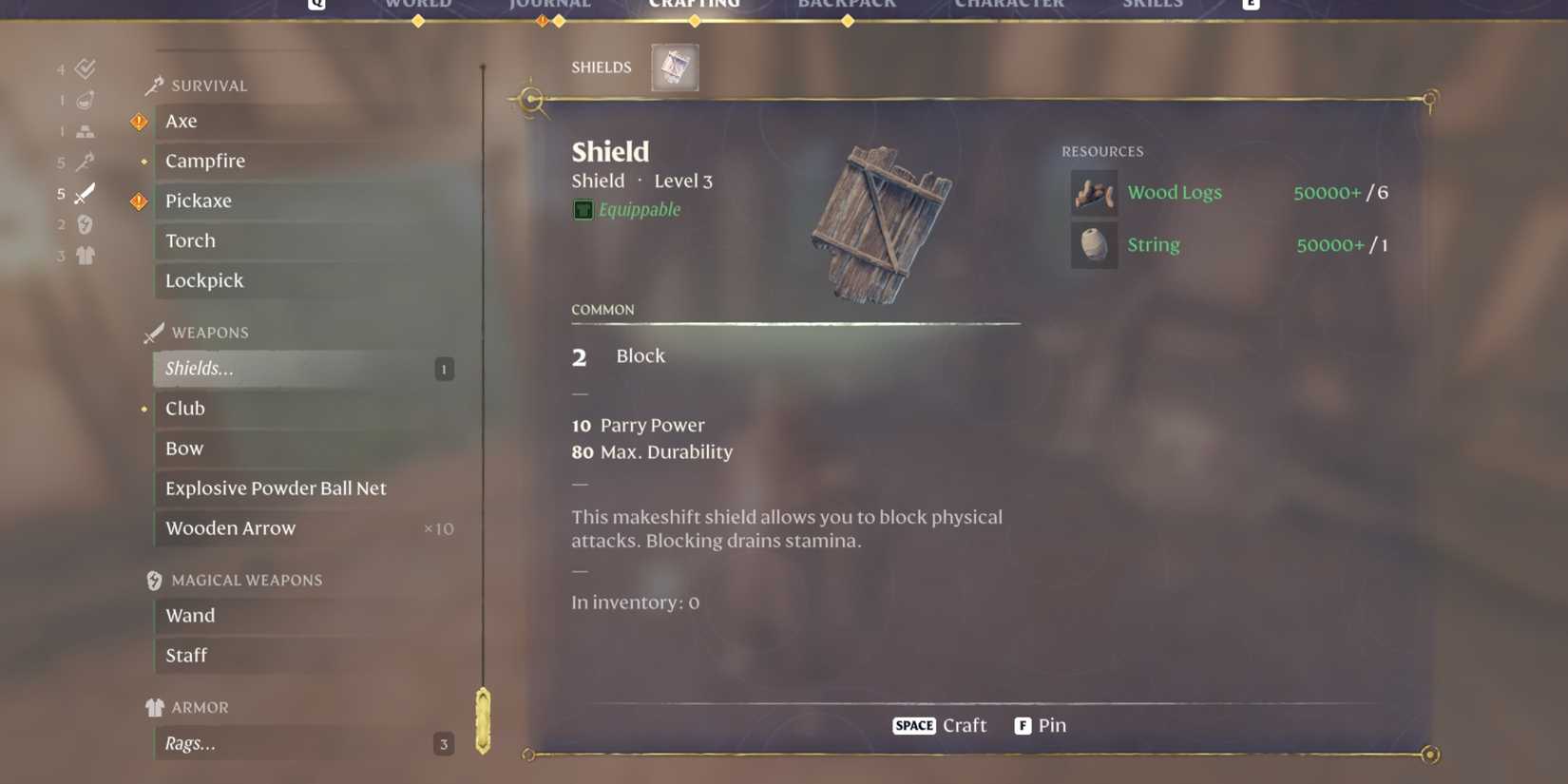Click the new-item dot beside Campfire
Viewport: 1568px width, 784px height.
[x=143, y=162]
